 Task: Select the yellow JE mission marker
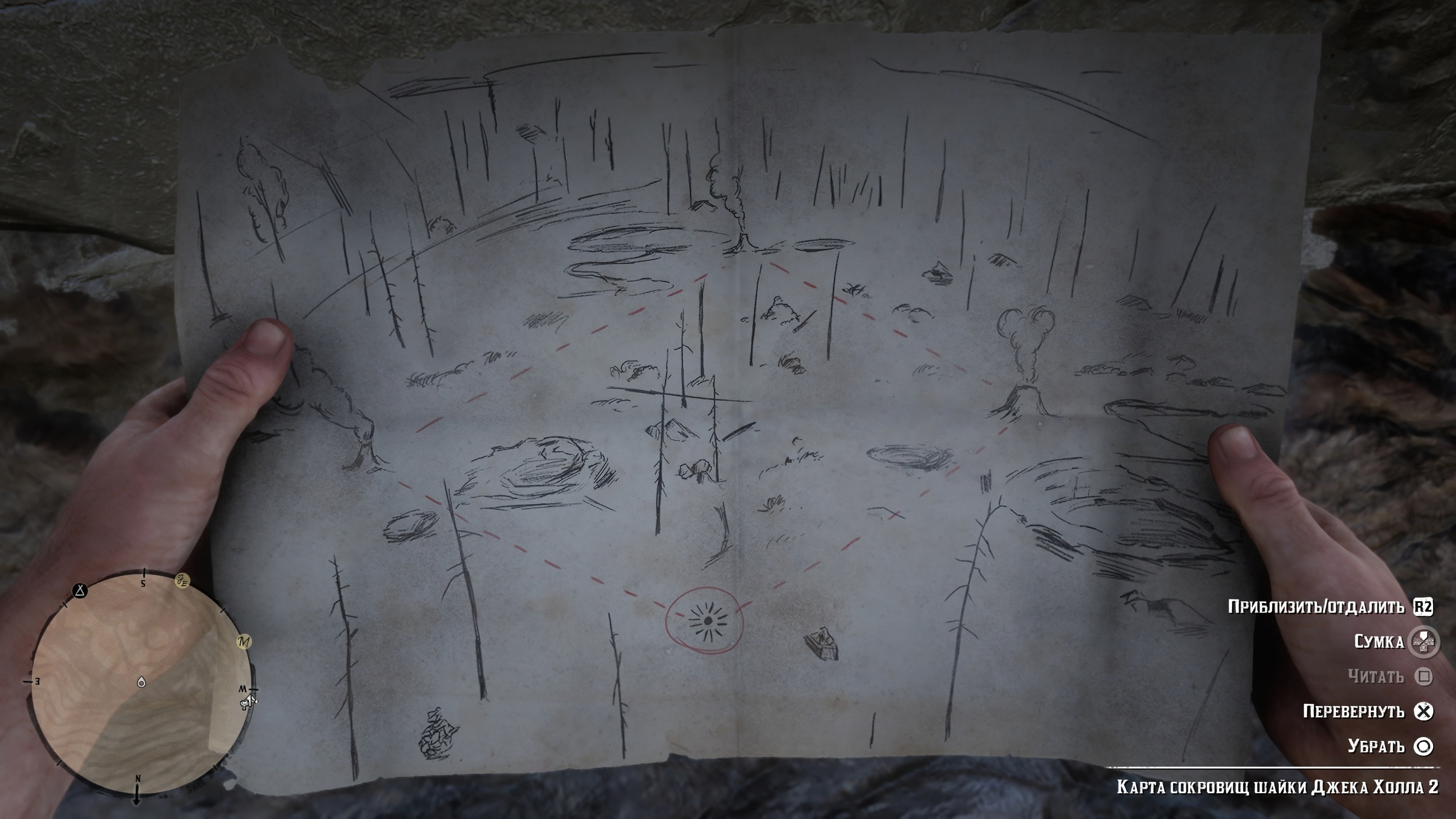(182, 581)
